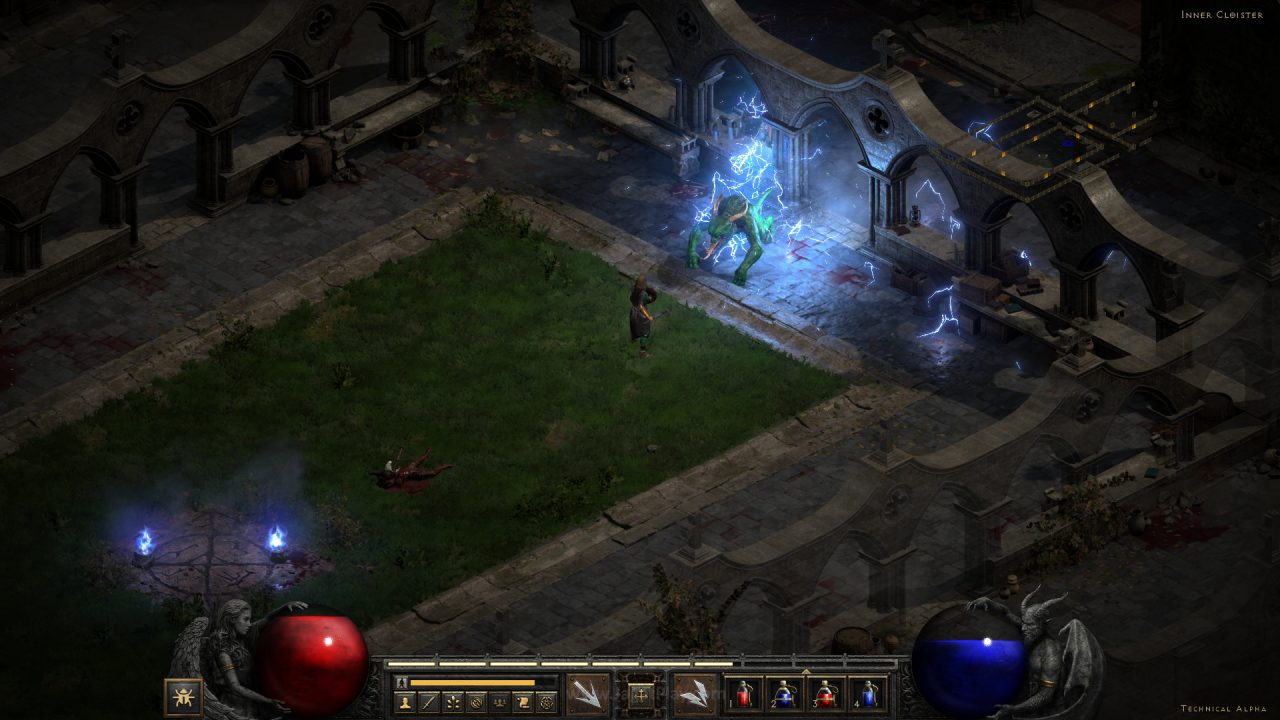The image size is (1280, 720).
Task: Use the round blue potion in belt slot 2
Action: pyautogui.click(x=784, y=693)
